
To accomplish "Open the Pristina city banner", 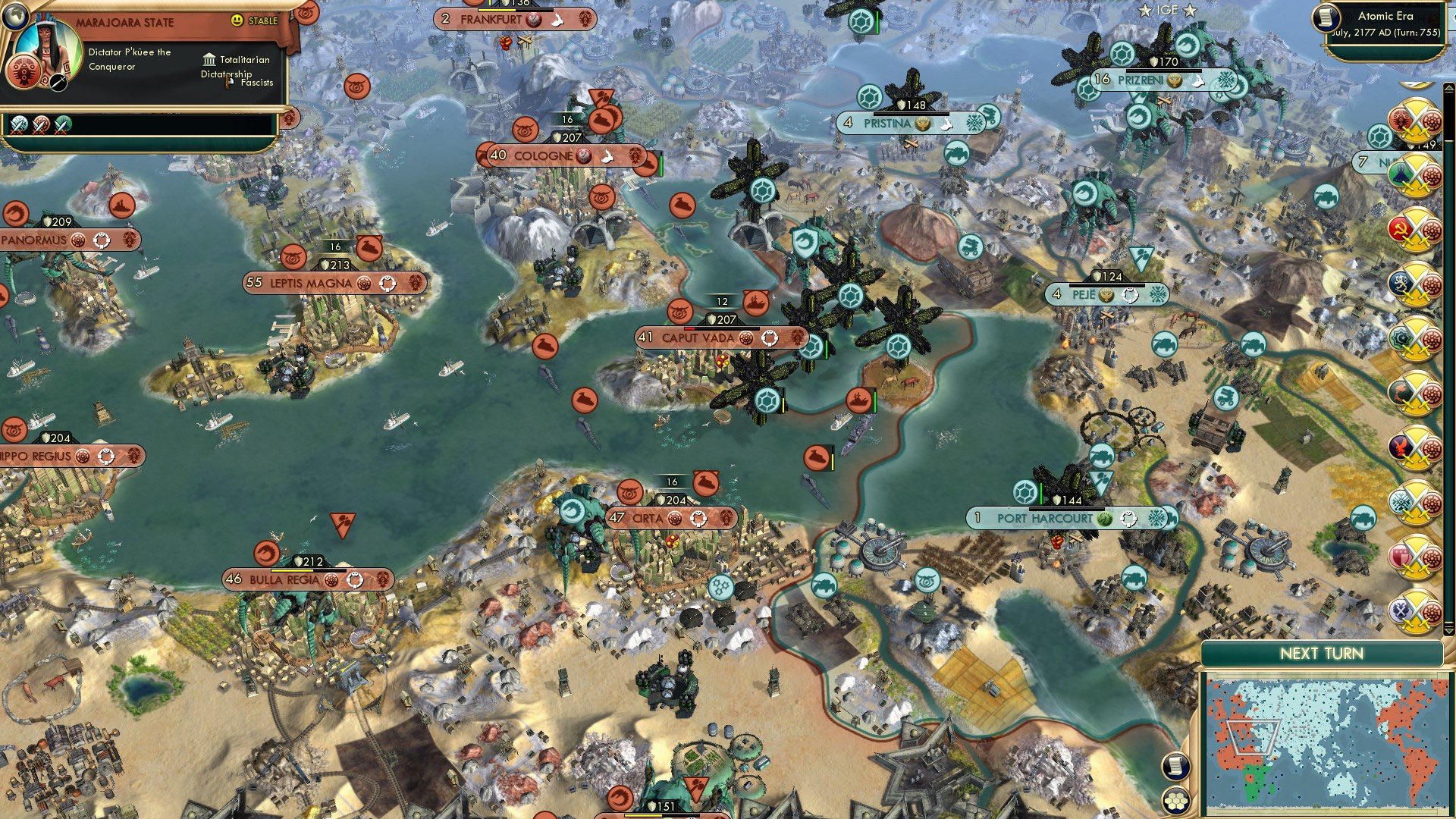I will (x=887, y=123).
